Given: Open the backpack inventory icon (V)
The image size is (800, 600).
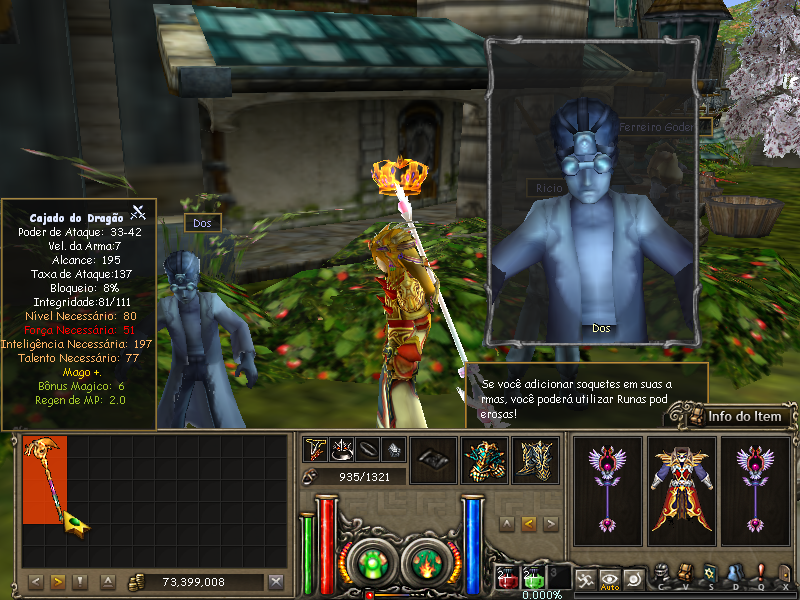Looking at the screenshot, I should (x=686, y=574).
